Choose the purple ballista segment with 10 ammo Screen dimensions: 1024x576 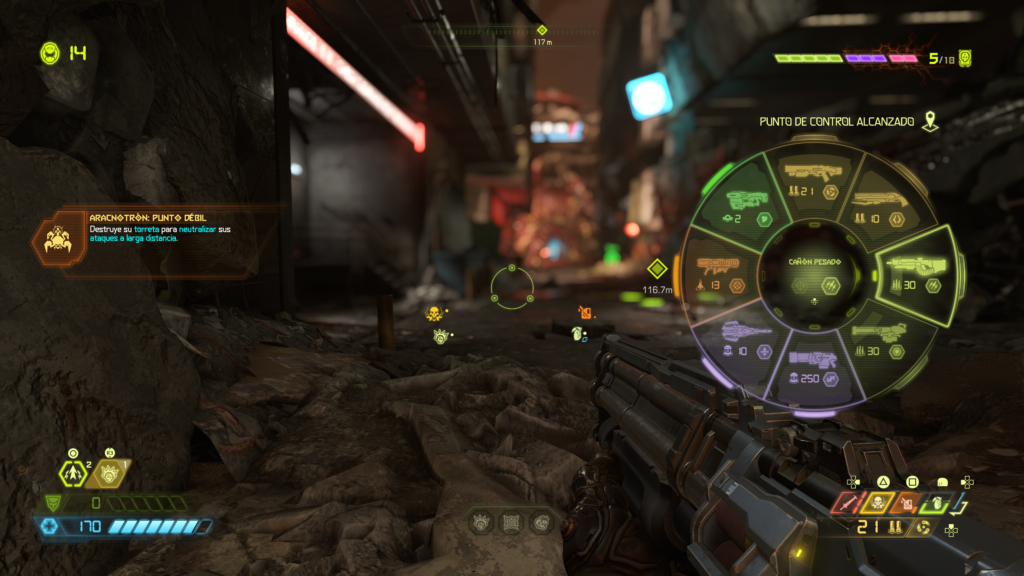tap(738, 338)
